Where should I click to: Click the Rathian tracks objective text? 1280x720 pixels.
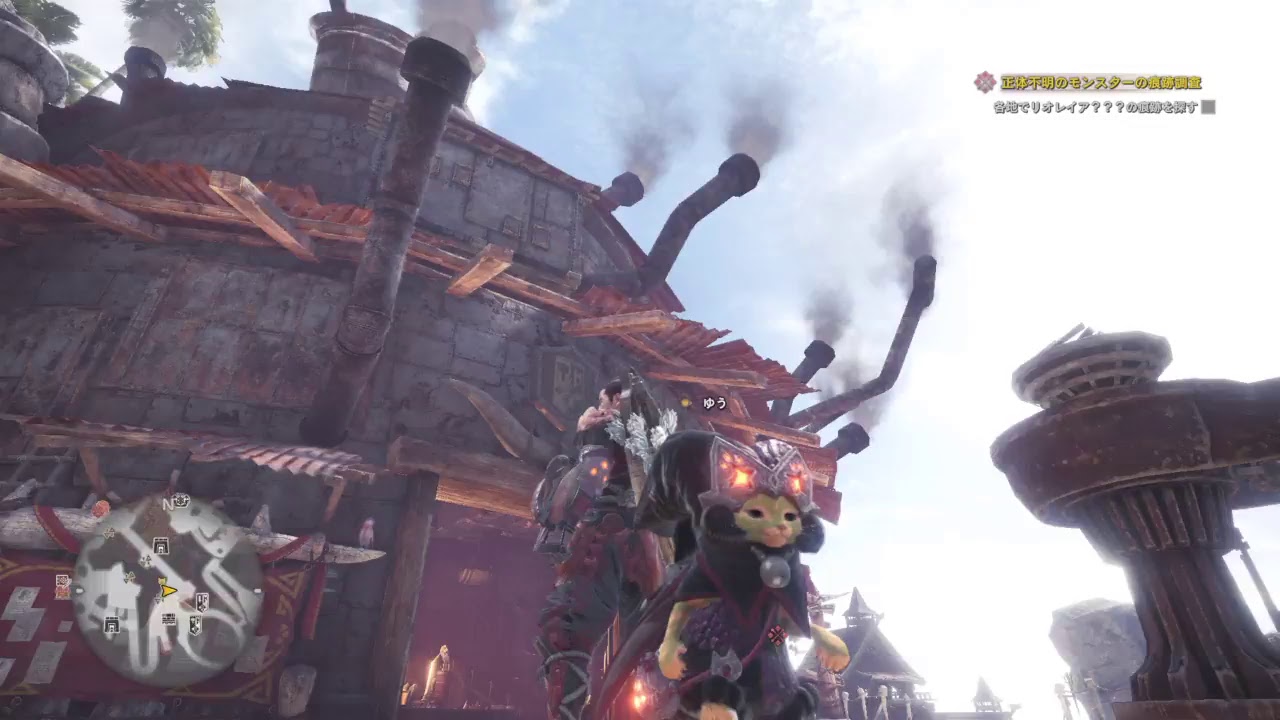pyautogui.click(x=1096, y=107)
